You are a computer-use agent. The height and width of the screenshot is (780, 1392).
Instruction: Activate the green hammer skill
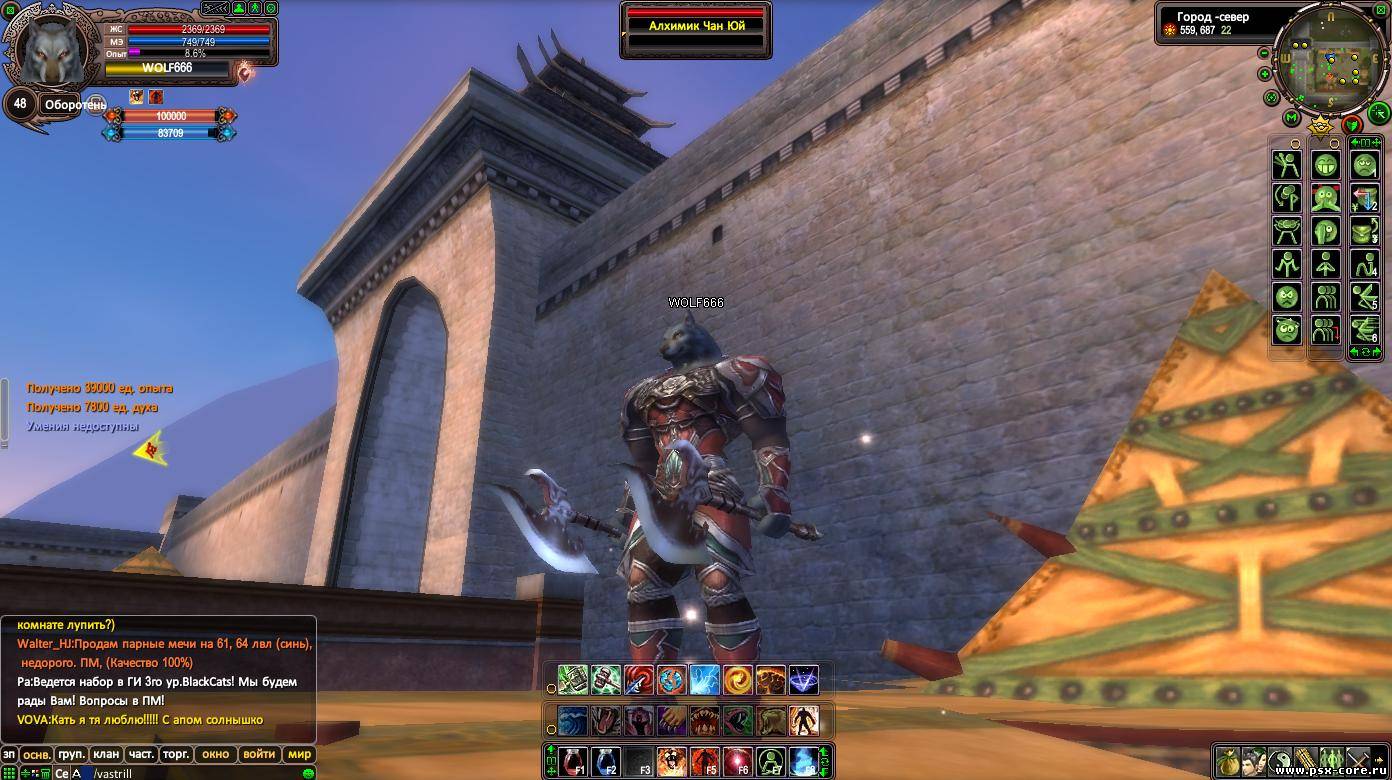click(606, 680)
